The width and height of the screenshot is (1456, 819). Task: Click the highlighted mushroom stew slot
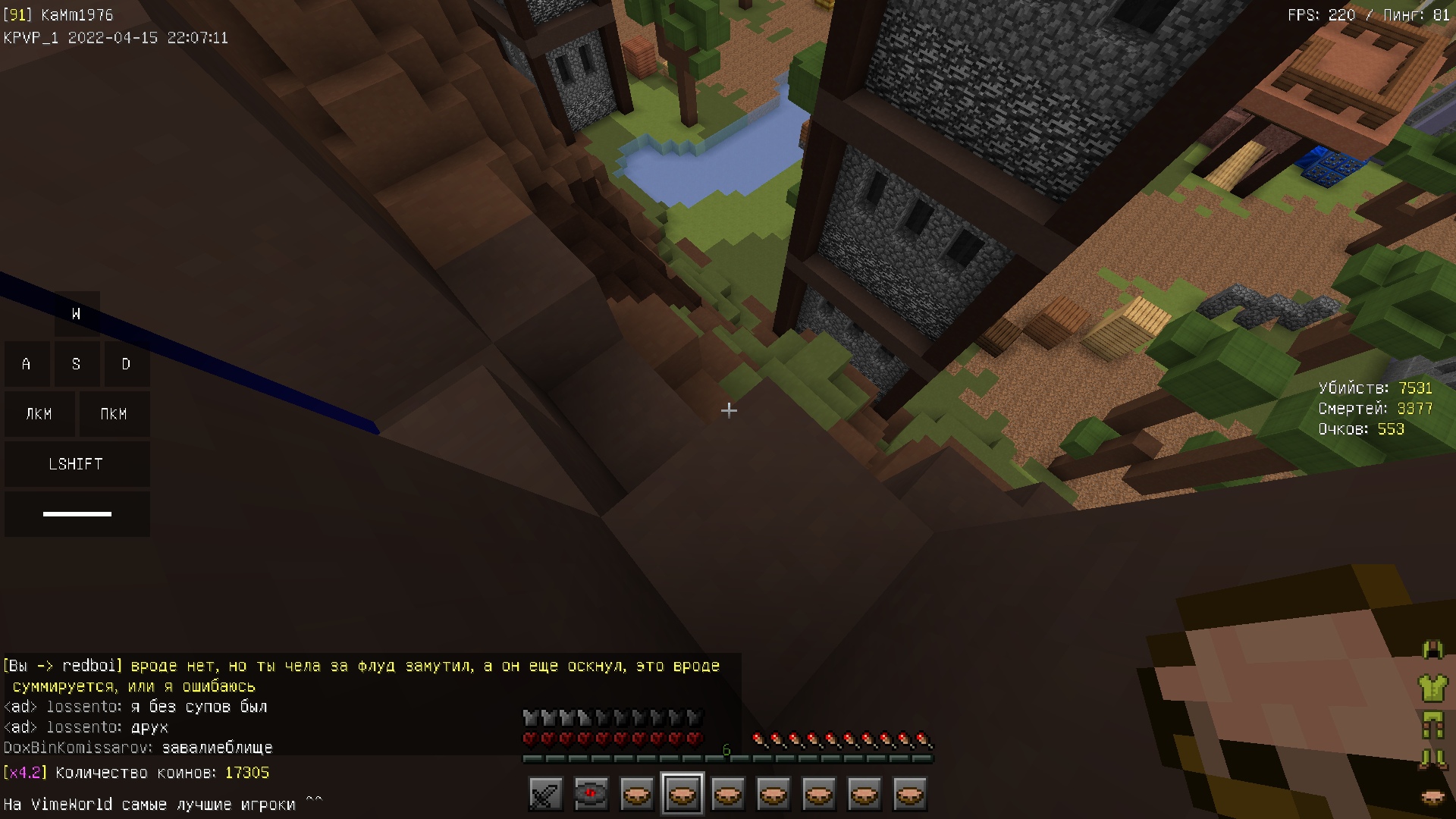point(682,795)
